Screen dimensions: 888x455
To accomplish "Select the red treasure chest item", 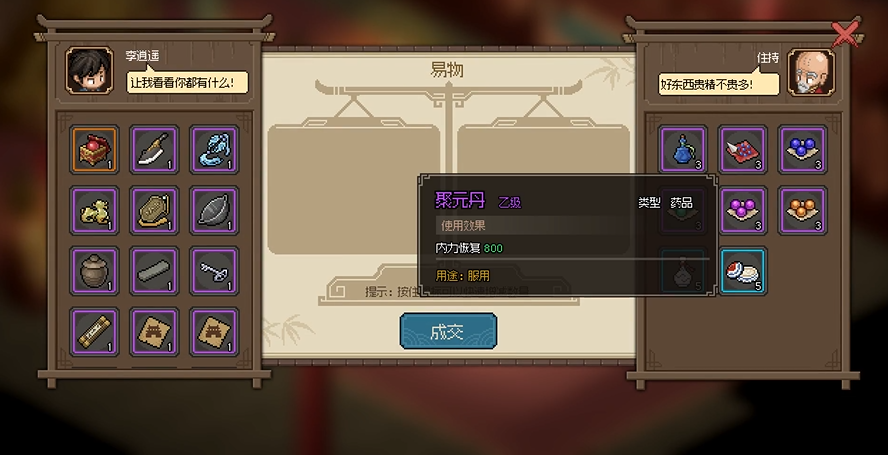I will pyautogui.click(x=95, y=150).
